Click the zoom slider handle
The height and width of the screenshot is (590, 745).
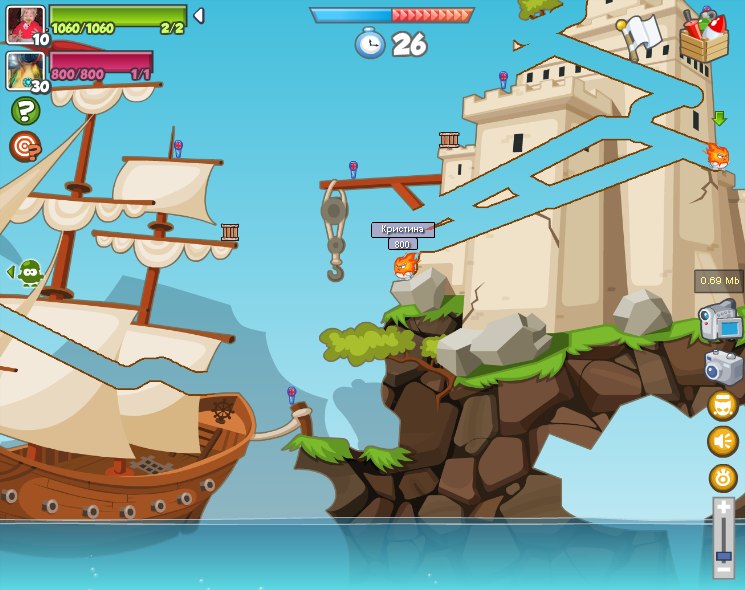[x=723, y=554]
